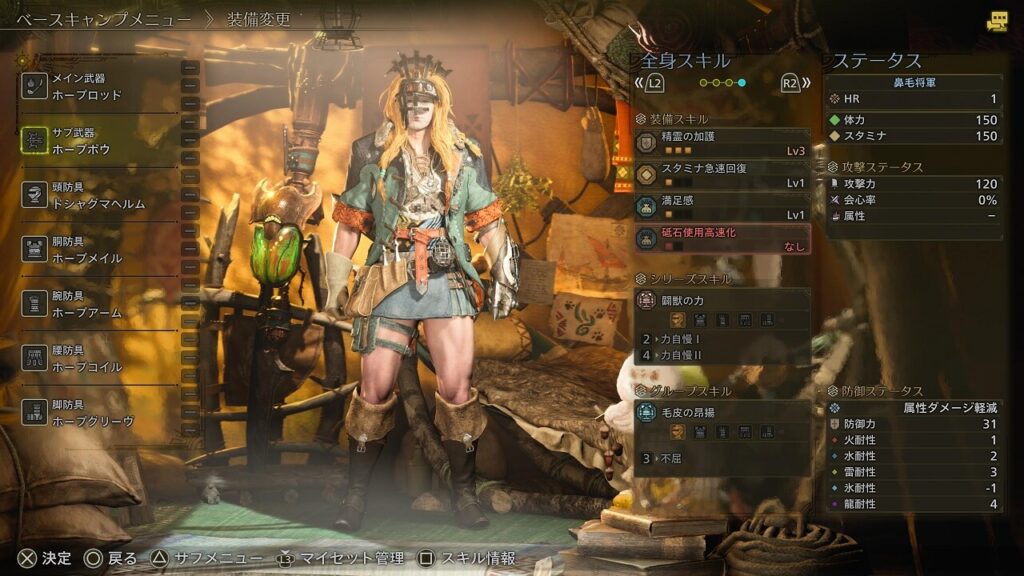Select the メイン武器 ホープロッド slot
Viewport: 1024px width, 576px height.
pos(100,86)
